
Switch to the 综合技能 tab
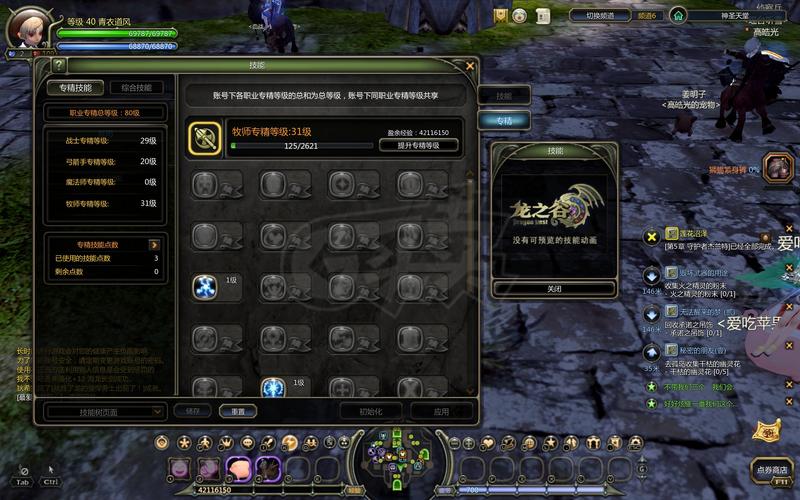tap(137, 88)
